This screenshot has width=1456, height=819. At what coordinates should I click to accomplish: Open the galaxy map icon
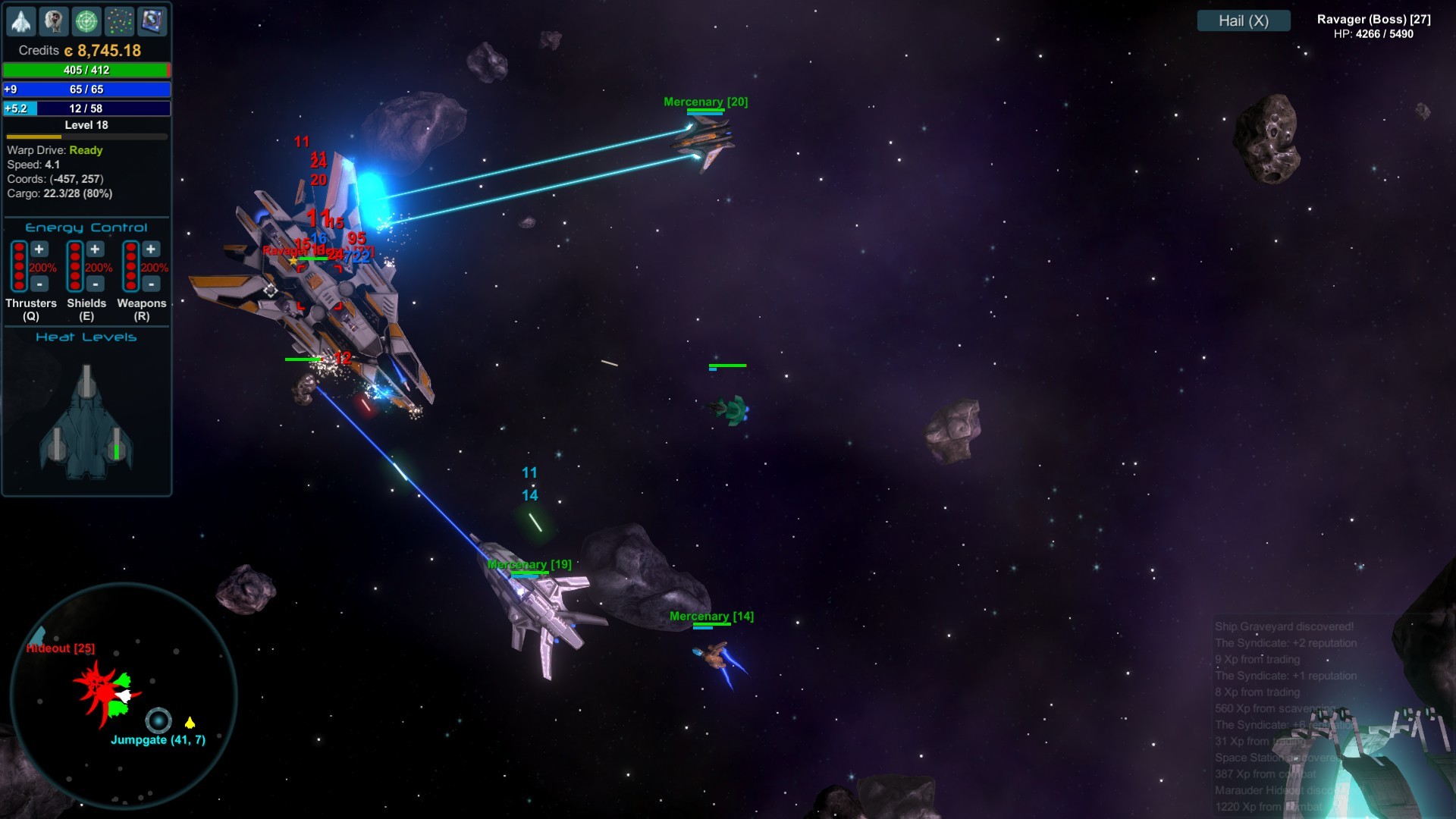[119, 21]
